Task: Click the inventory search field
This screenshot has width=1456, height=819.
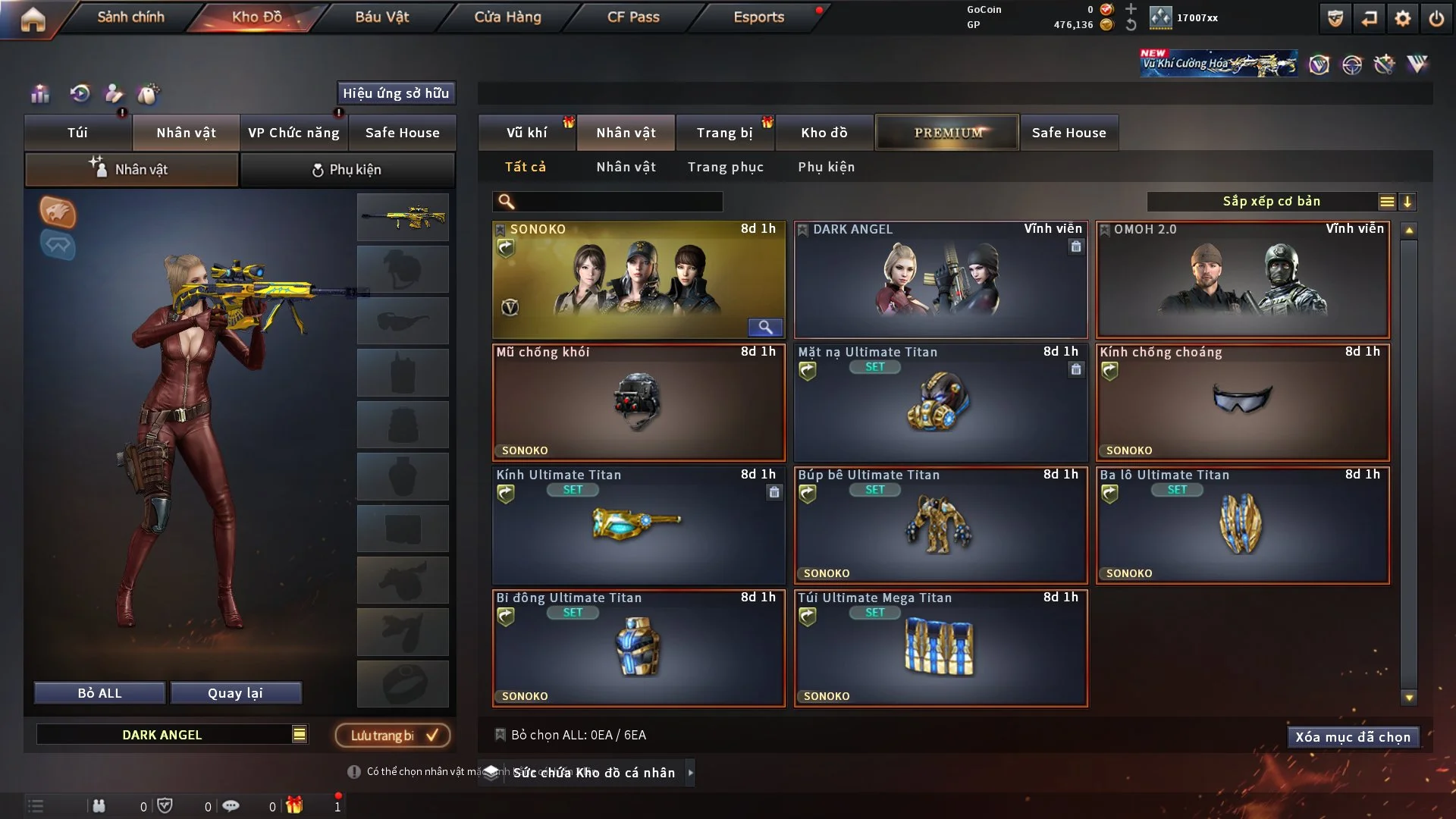Action: click(618, 201)
